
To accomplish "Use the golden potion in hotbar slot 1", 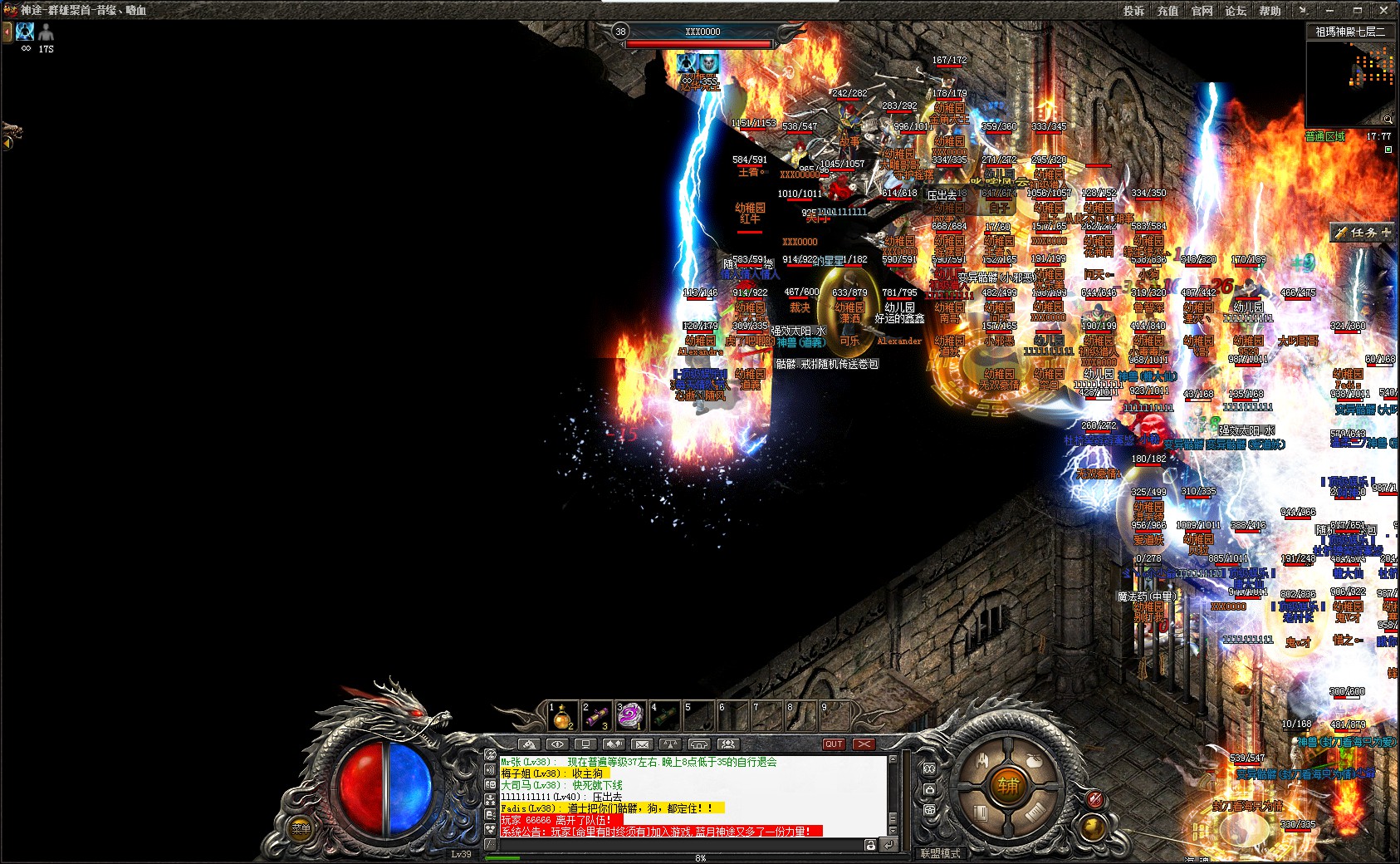I will pyautogui.click(x=562, y=715).
